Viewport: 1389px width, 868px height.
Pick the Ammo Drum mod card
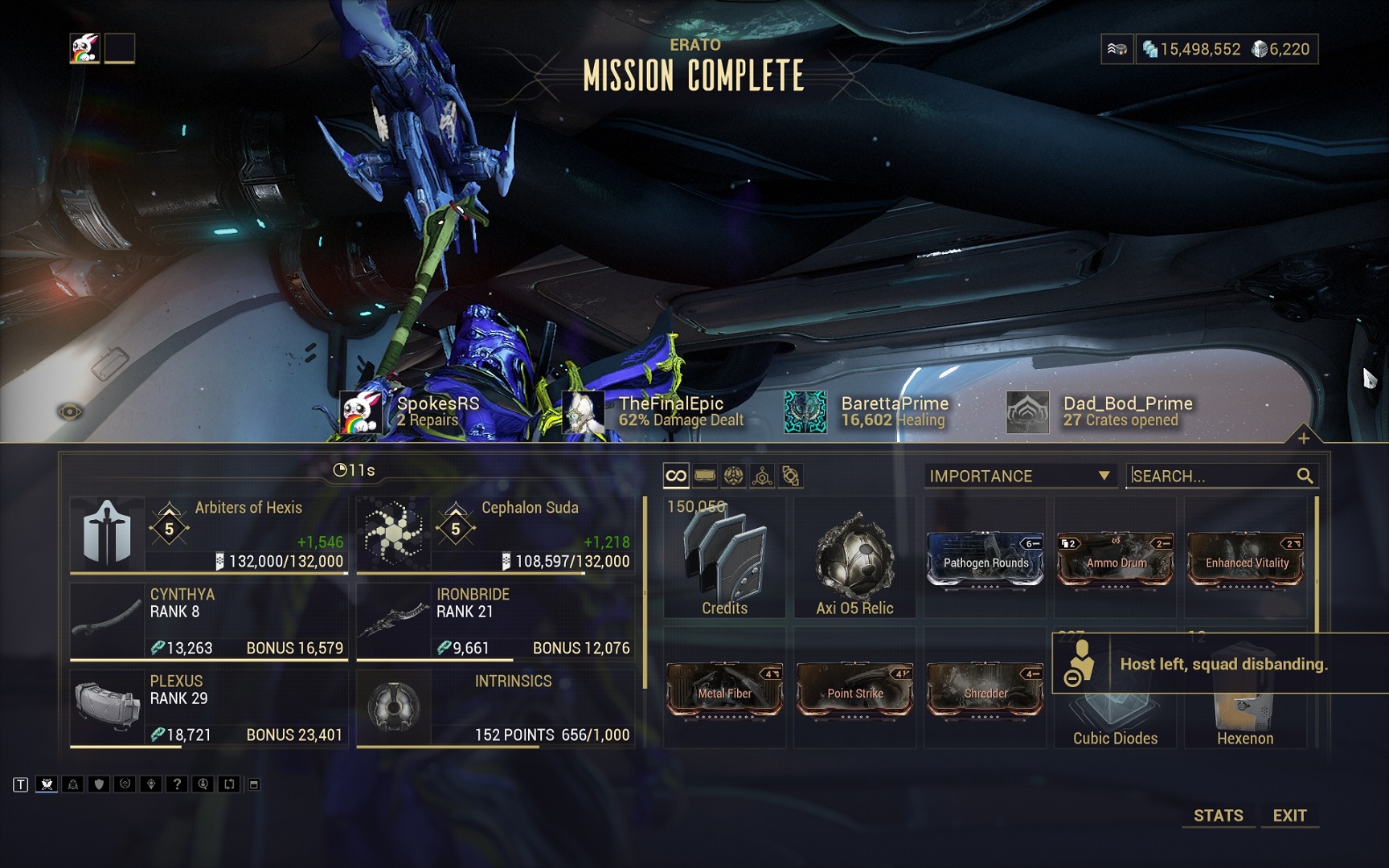pyautogui.click(x=1116, y=559)
